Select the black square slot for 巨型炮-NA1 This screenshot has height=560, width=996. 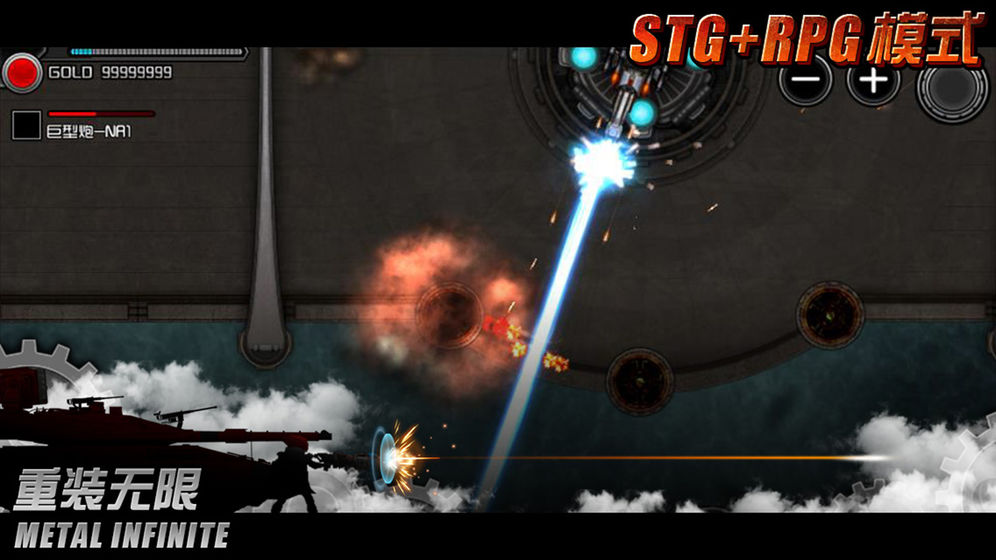tap(26, 125)
